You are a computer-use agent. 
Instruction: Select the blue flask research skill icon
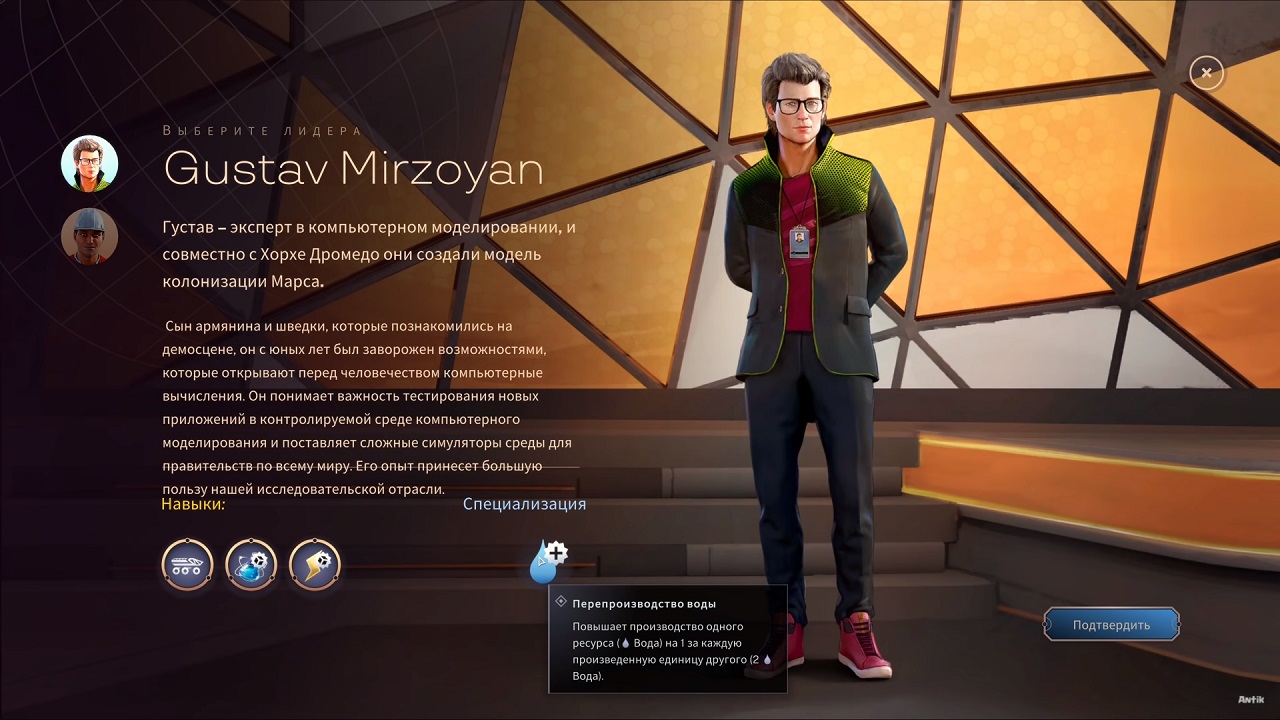251,565
